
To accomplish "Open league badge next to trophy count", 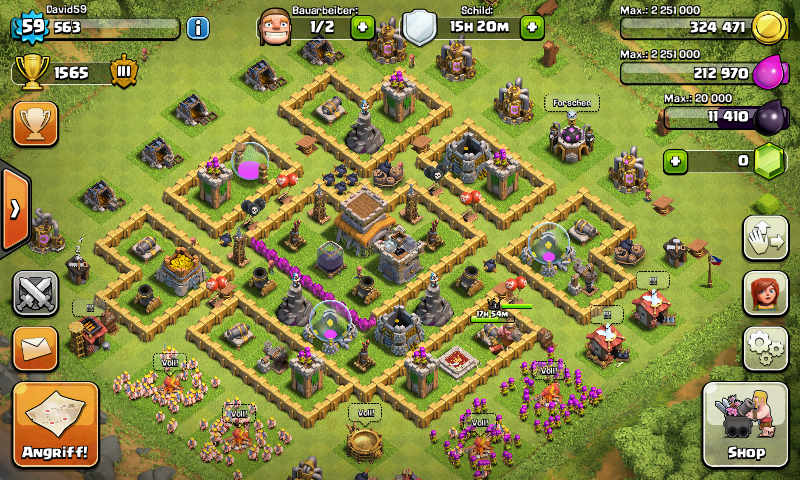I will pos(125,72).
